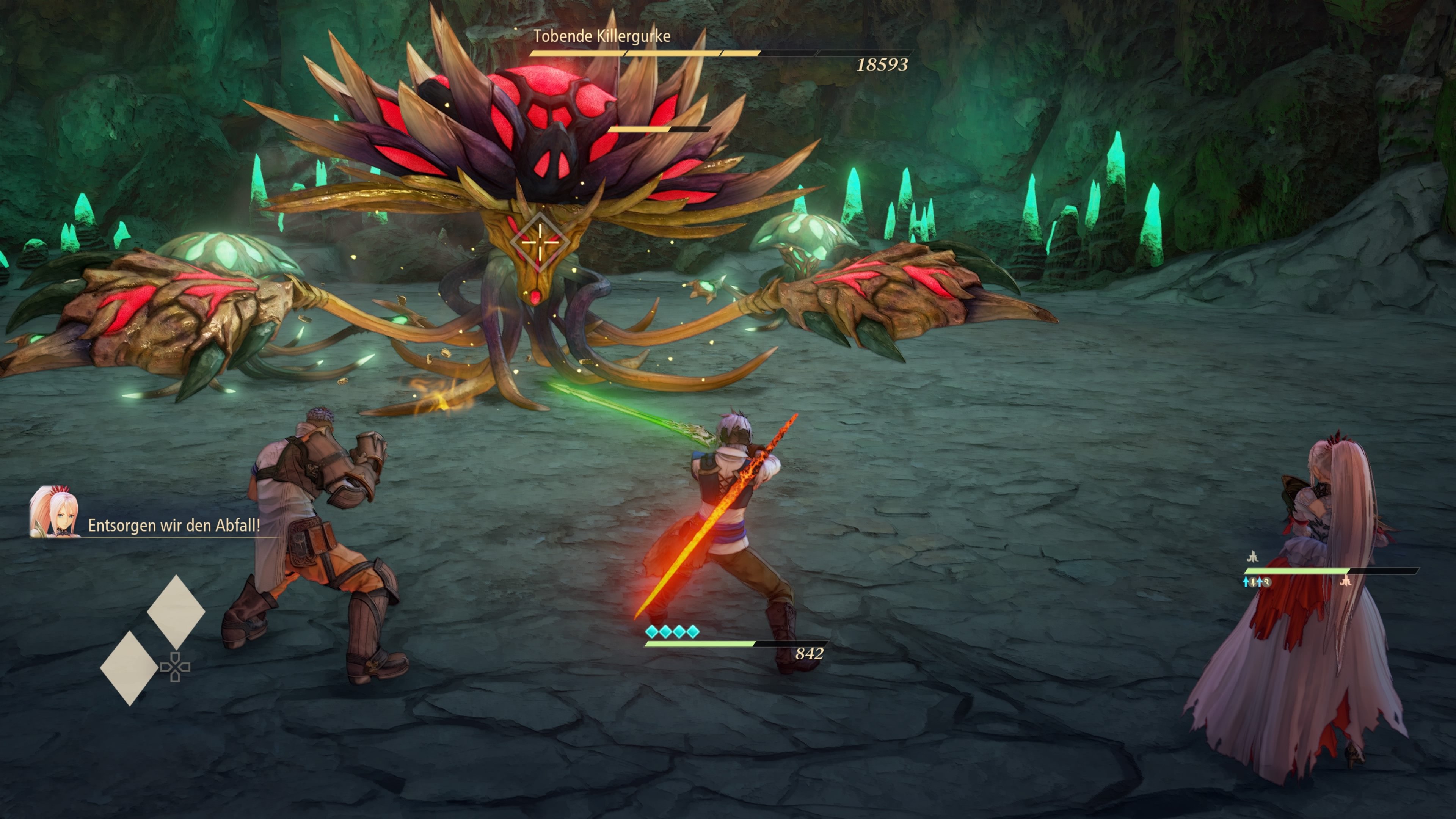Select the top boost attack diamond slot

pos(176,612)
